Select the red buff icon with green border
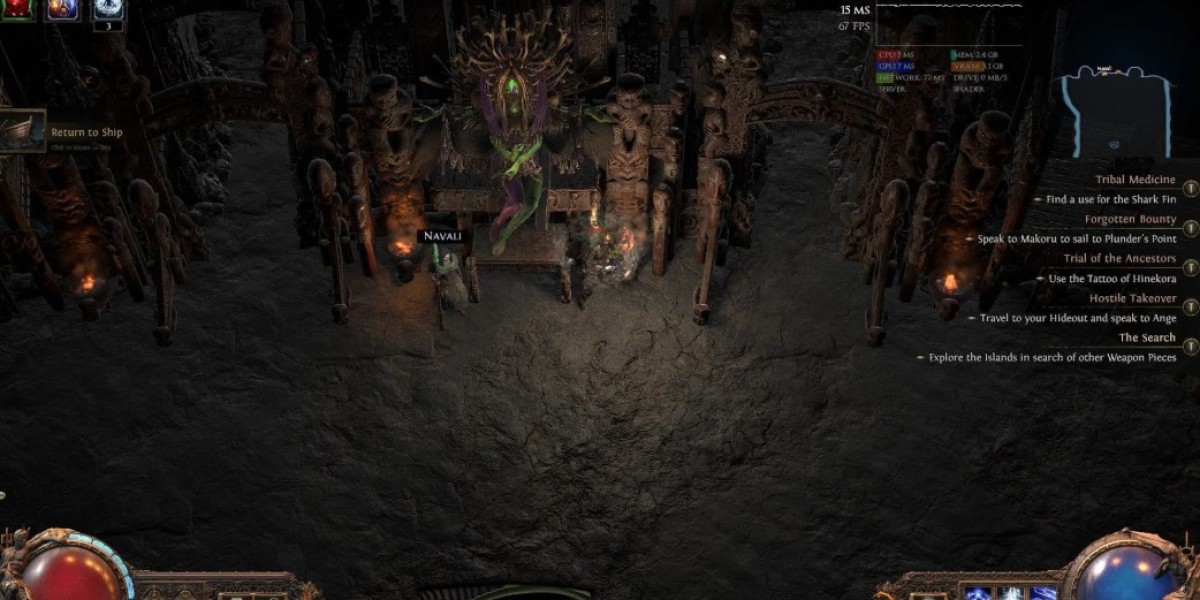1200x600 pixels. tap(20, 8)
